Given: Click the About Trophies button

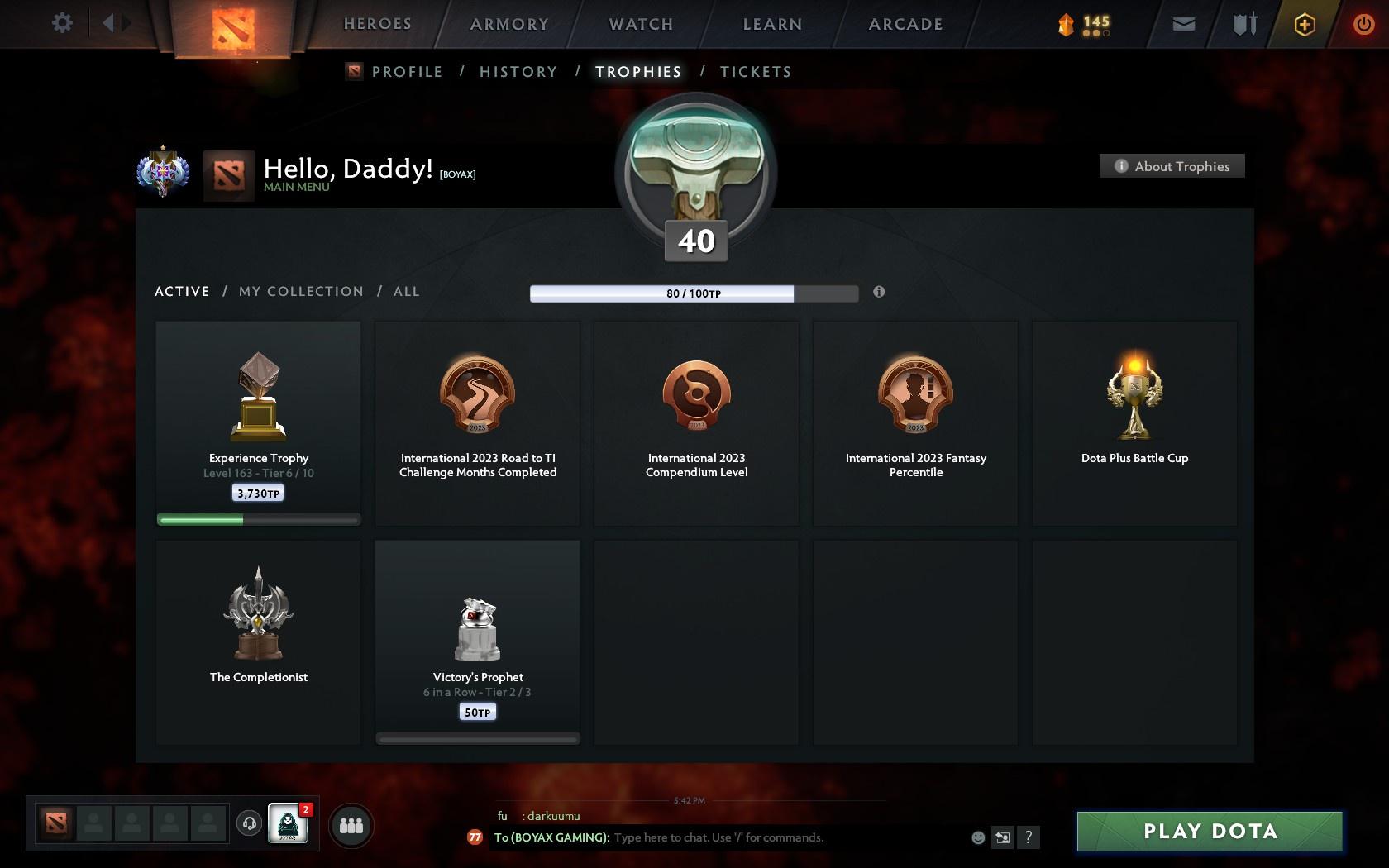Looking at the screenshot, I should tap(1172, 165).
